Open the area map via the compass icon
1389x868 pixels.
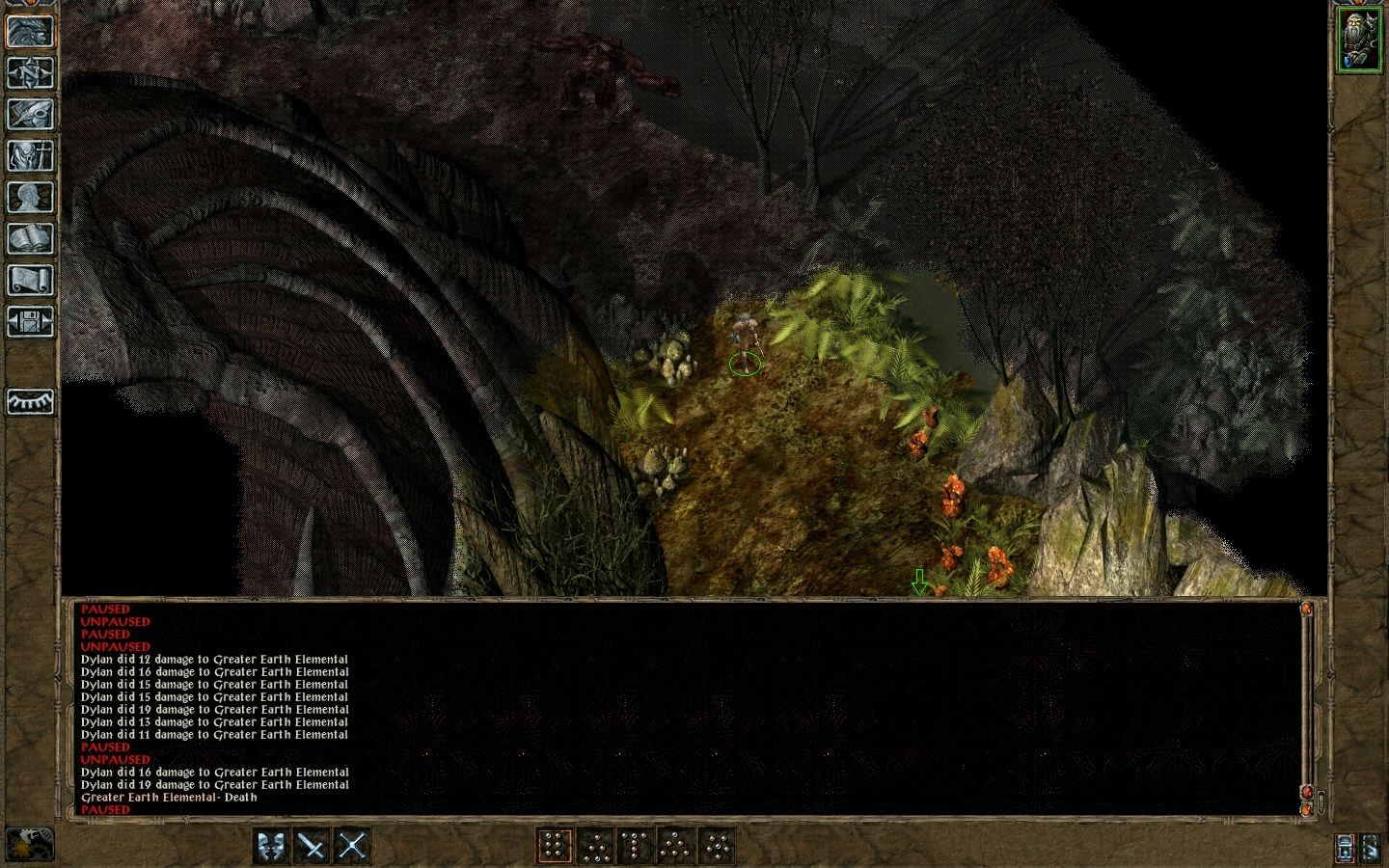(30, 74)
